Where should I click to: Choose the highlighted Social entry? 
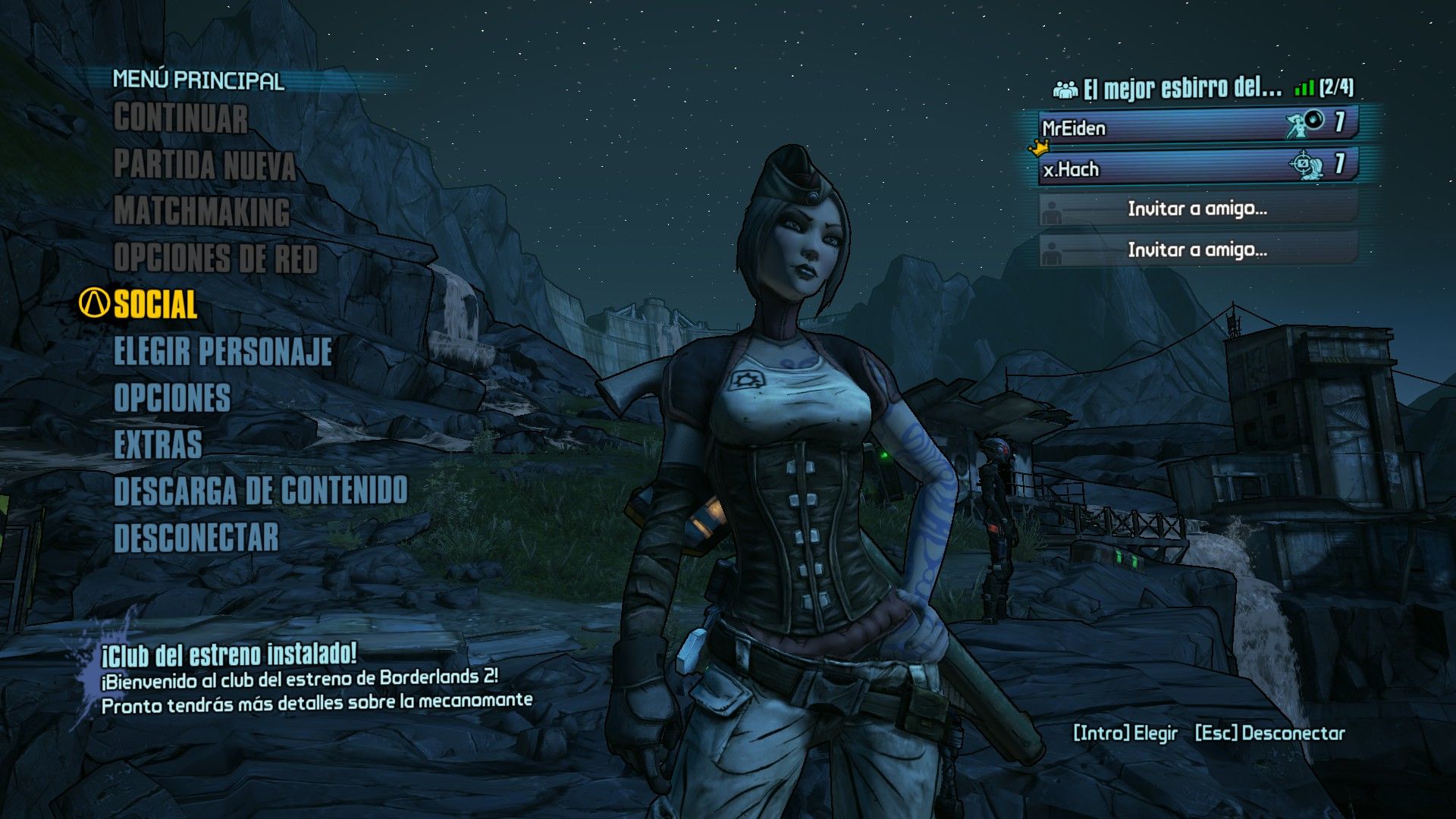[155, 305]
